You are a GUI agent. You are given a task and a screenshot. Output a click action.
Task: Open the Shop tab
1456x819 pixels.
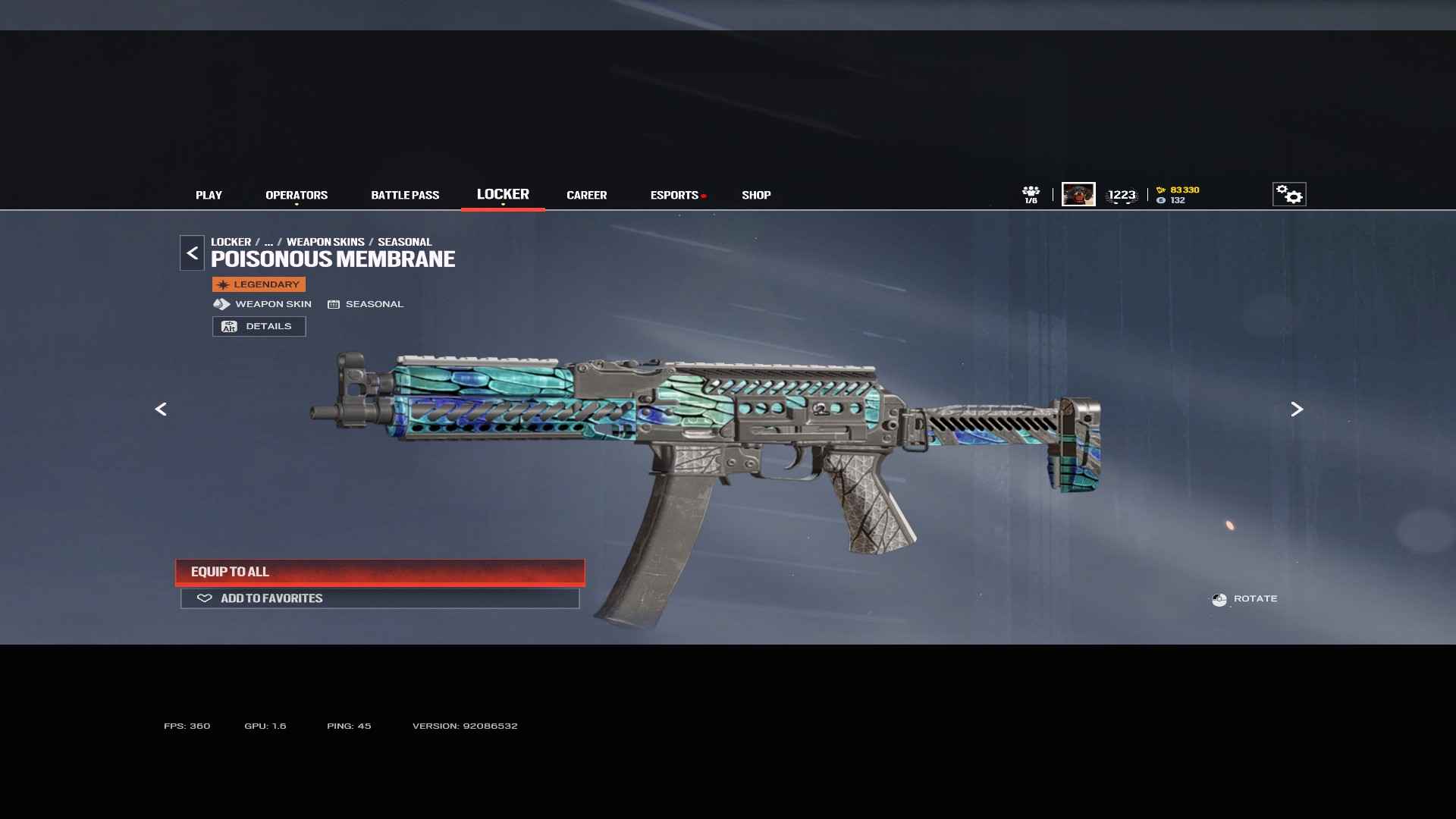756,195
